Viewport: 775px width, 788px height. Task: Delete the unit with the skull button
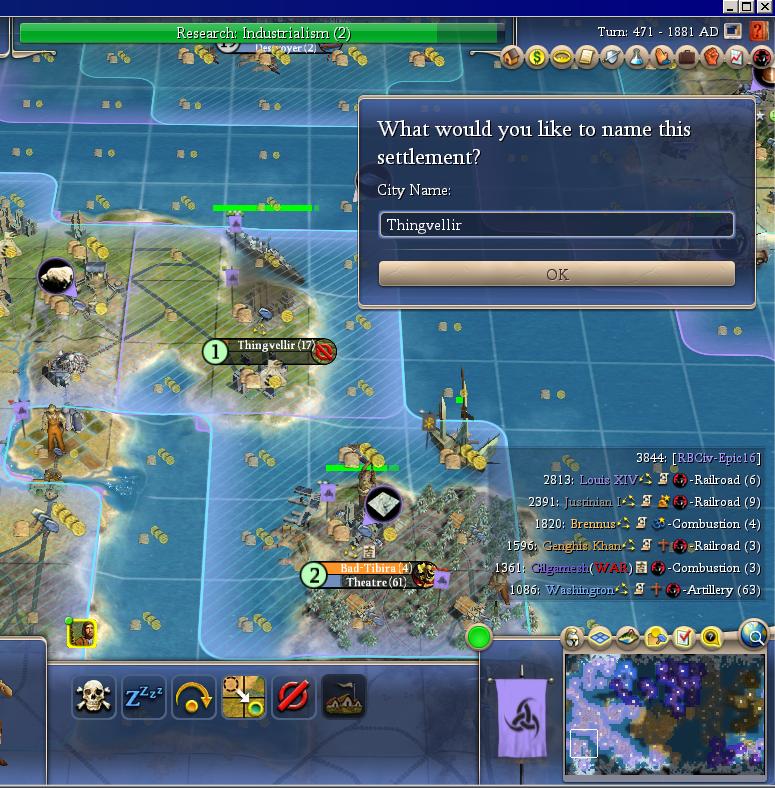click(x=94, y=697)
